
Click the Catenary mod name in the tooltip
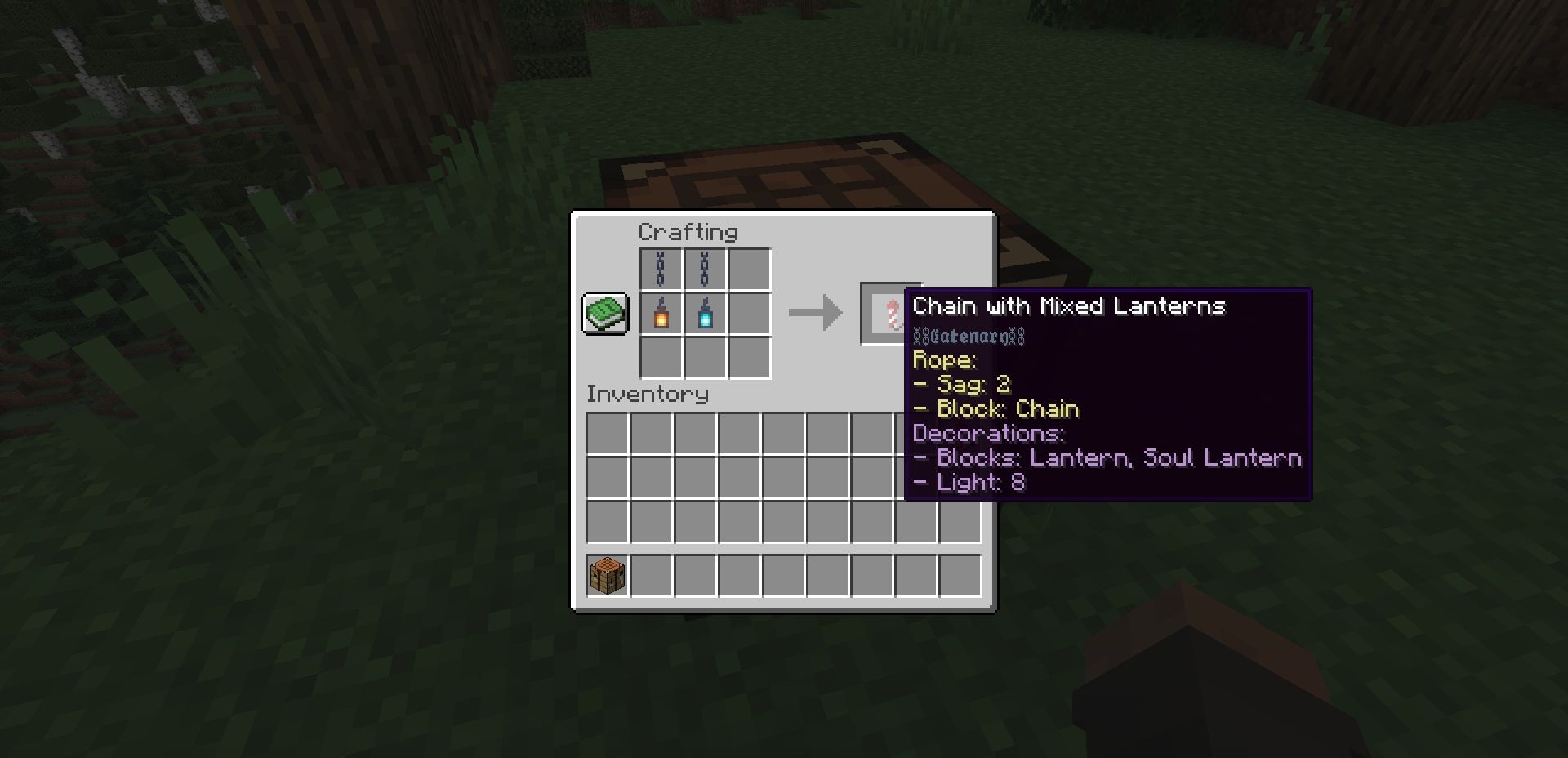point(968,336)
